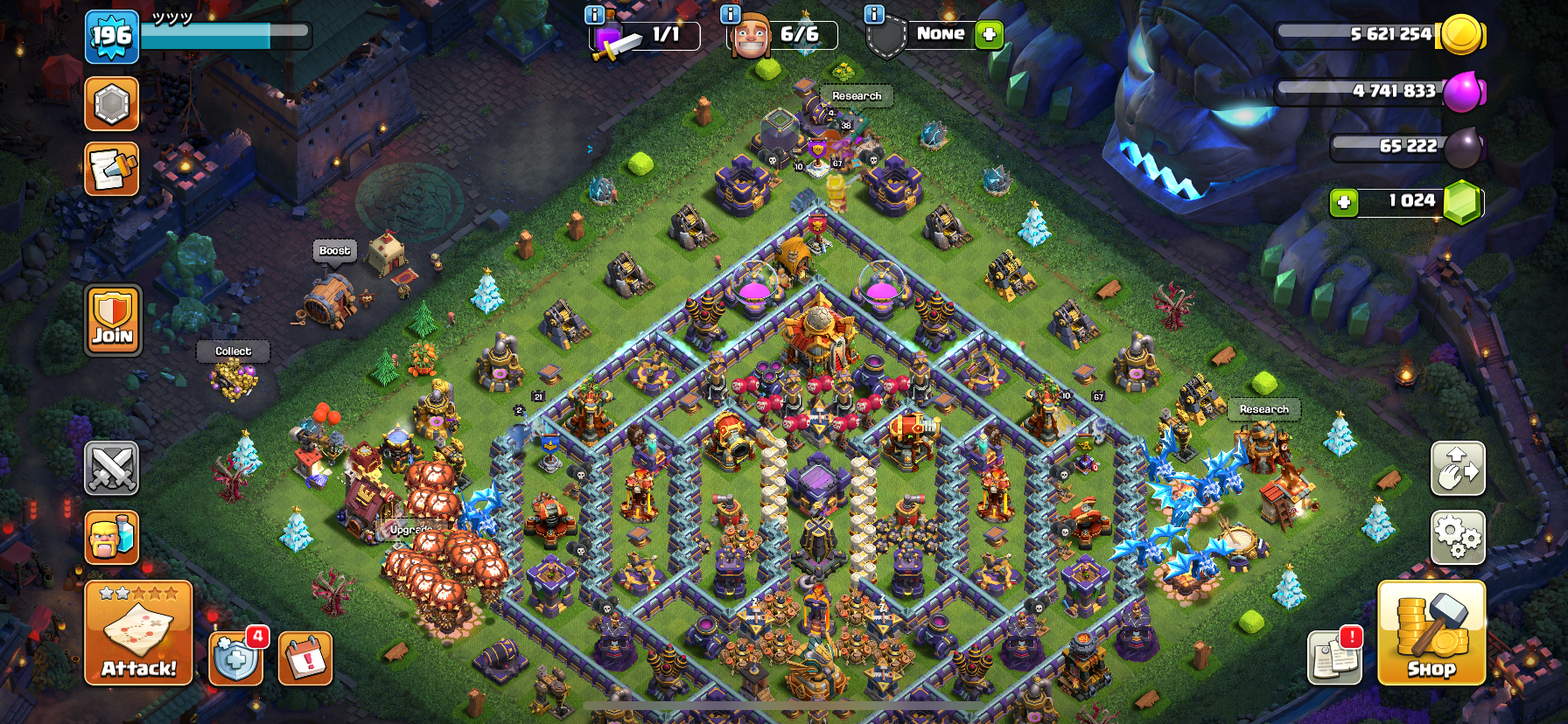Screen dimensions: 1568x724
Task: Open the layout editor hand button
Action: pos(1458,468)
